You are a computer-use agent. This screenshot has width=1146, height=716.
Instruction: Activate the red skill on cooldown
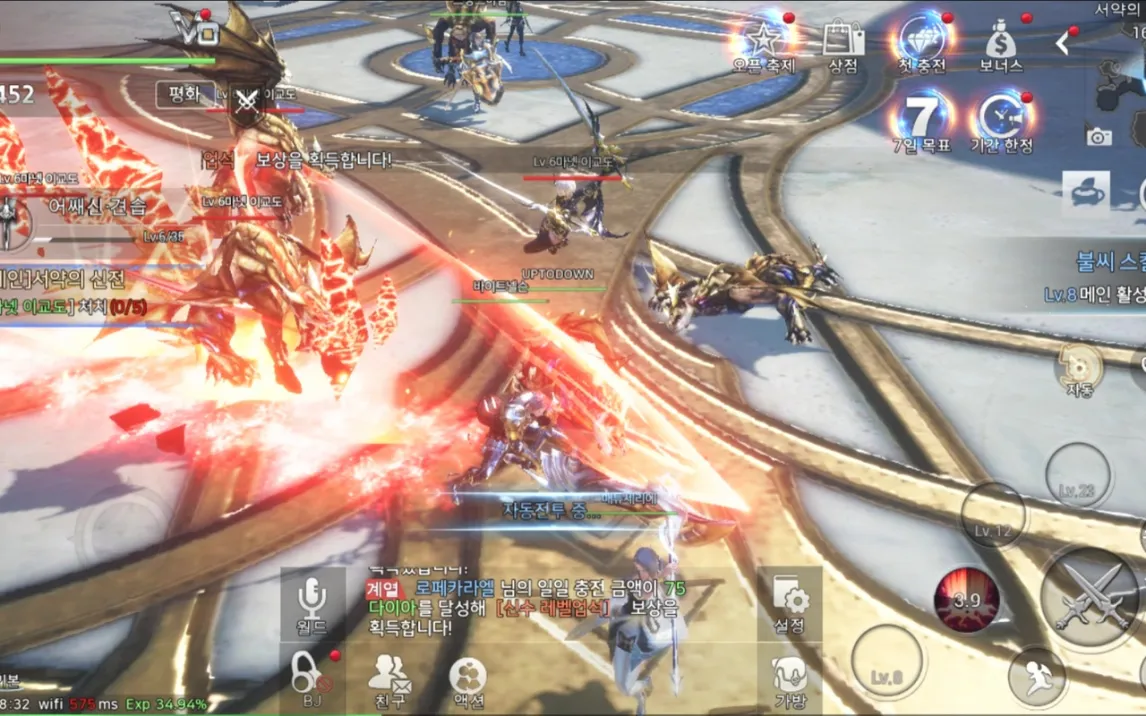click(x=967, y=599)
